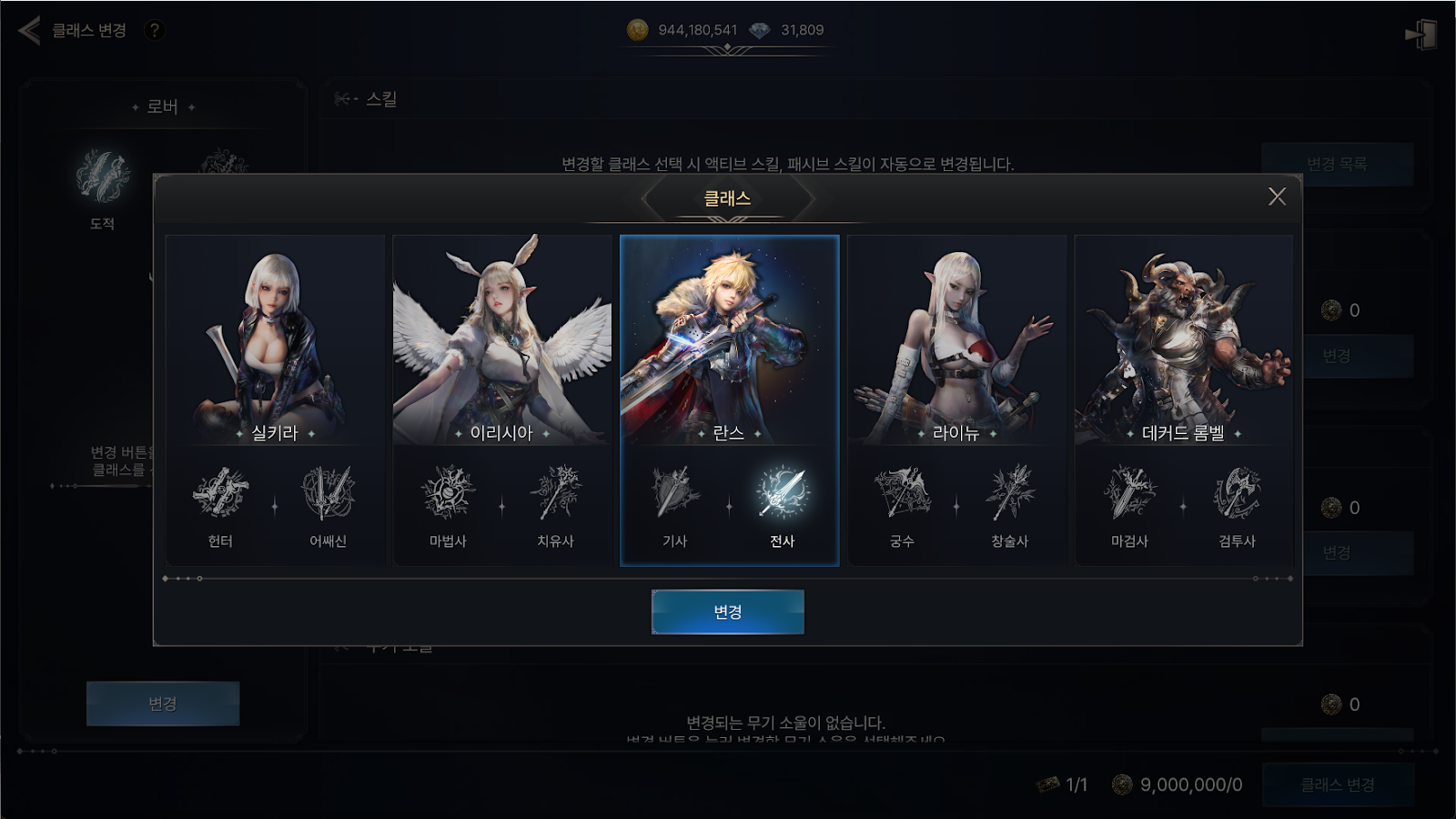The width and height of the screenshot is (1456, 819).
Task: Click the exit door icon
Action: [1421, 35]
